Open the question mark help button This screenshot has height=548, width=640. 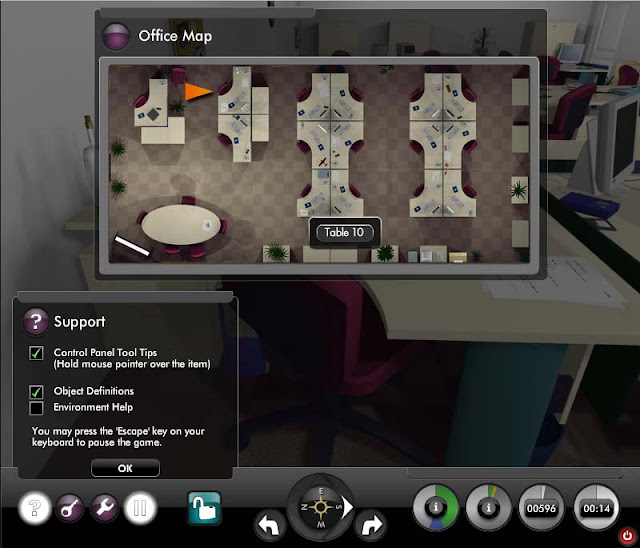[x=35, y=508]
